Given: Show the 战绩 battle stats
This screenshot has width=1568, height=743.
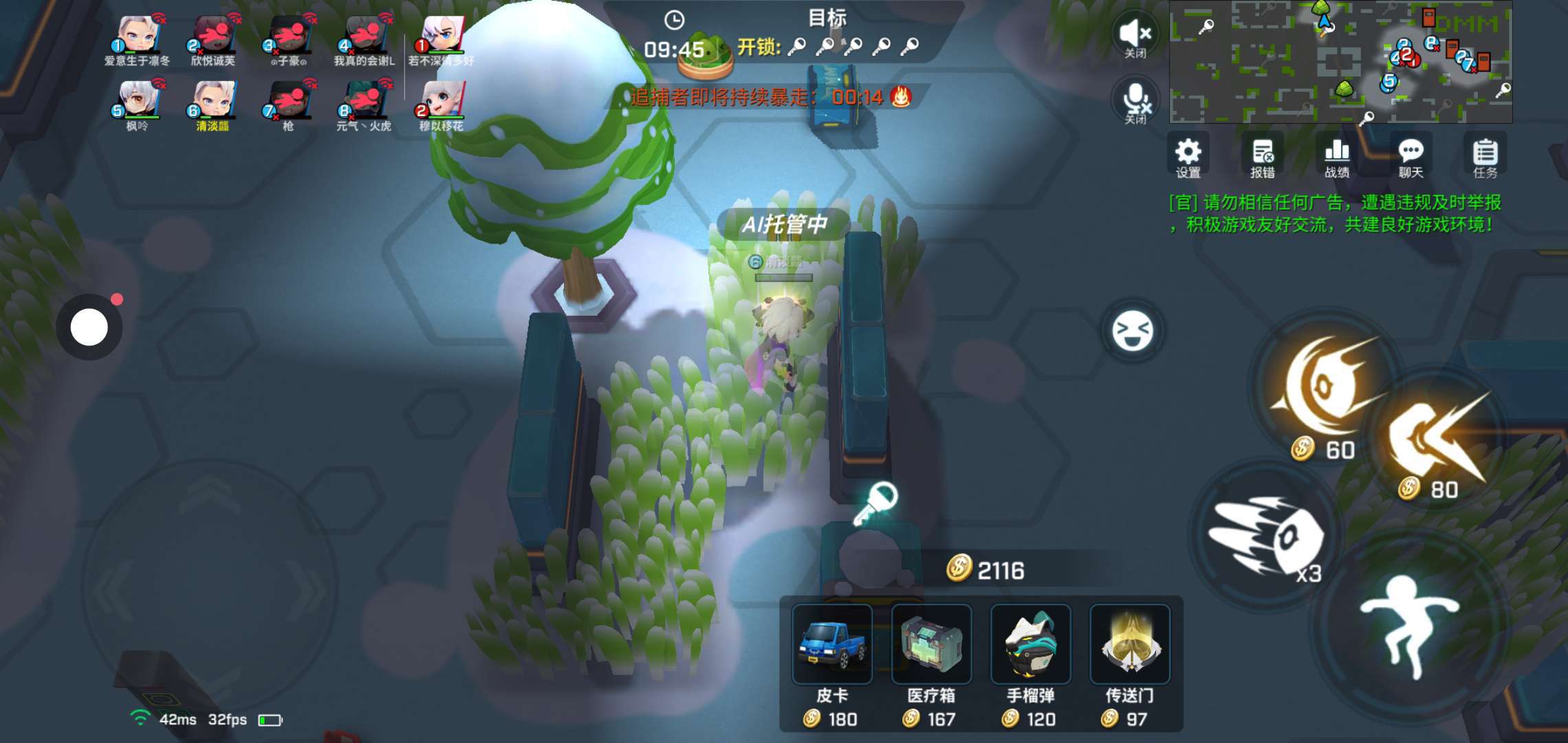Looking at the screenshot, I should (x=1337, y=156).
